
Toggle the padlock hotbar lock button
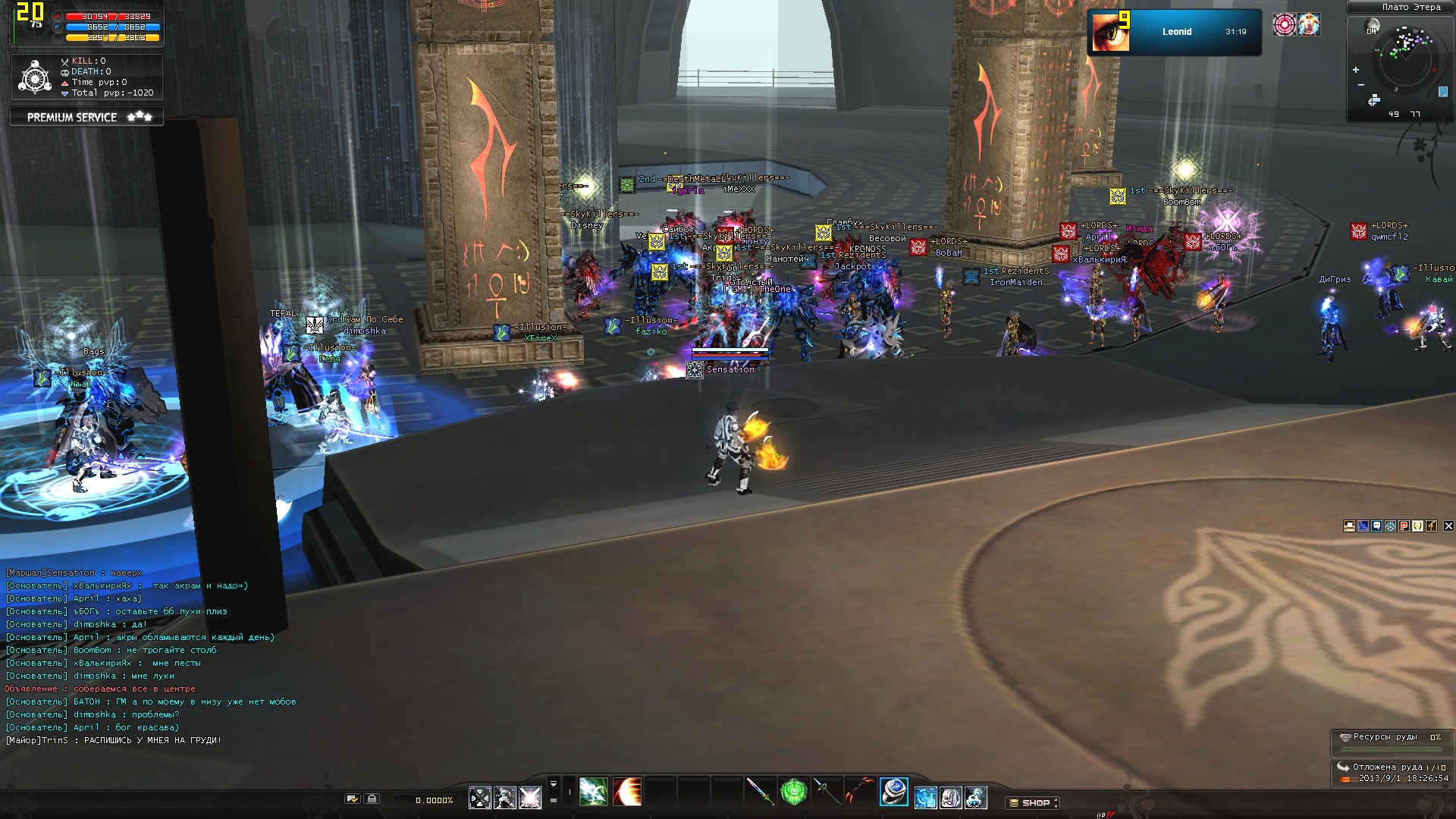372,799
